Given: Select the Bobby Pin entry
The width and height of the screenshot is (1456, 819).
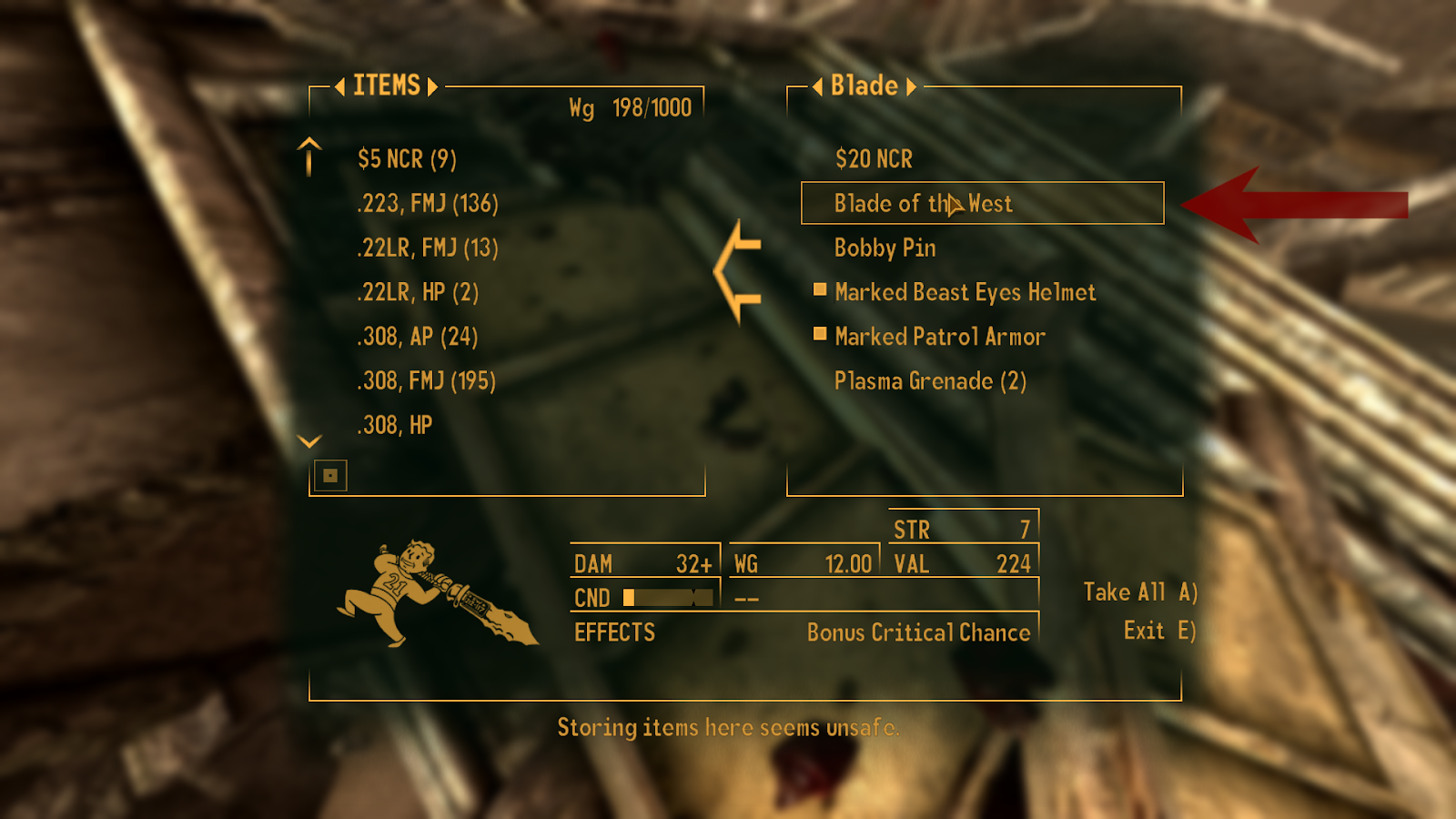Looking at the screenshot, I should 887,248.
